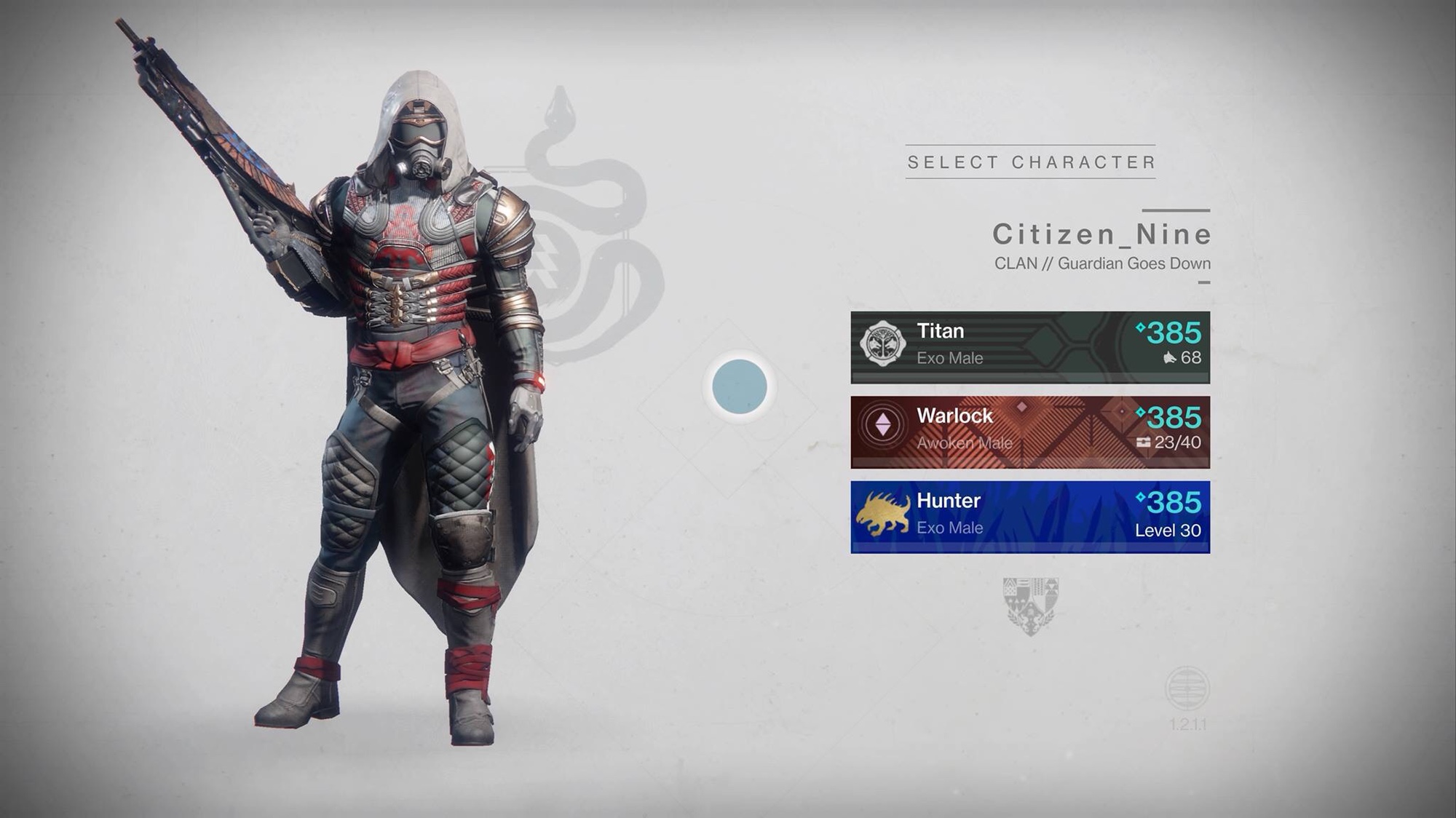Viewport: 1456px width, 818px height.
Task: Choose the Warlock Awoken Male character
Action: 1029,432
